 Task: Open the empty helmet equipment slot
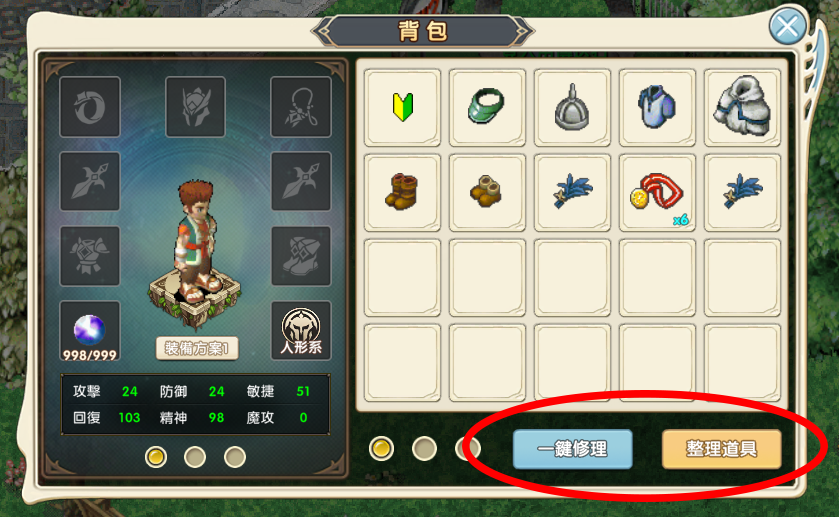click(x=195, y=107)
